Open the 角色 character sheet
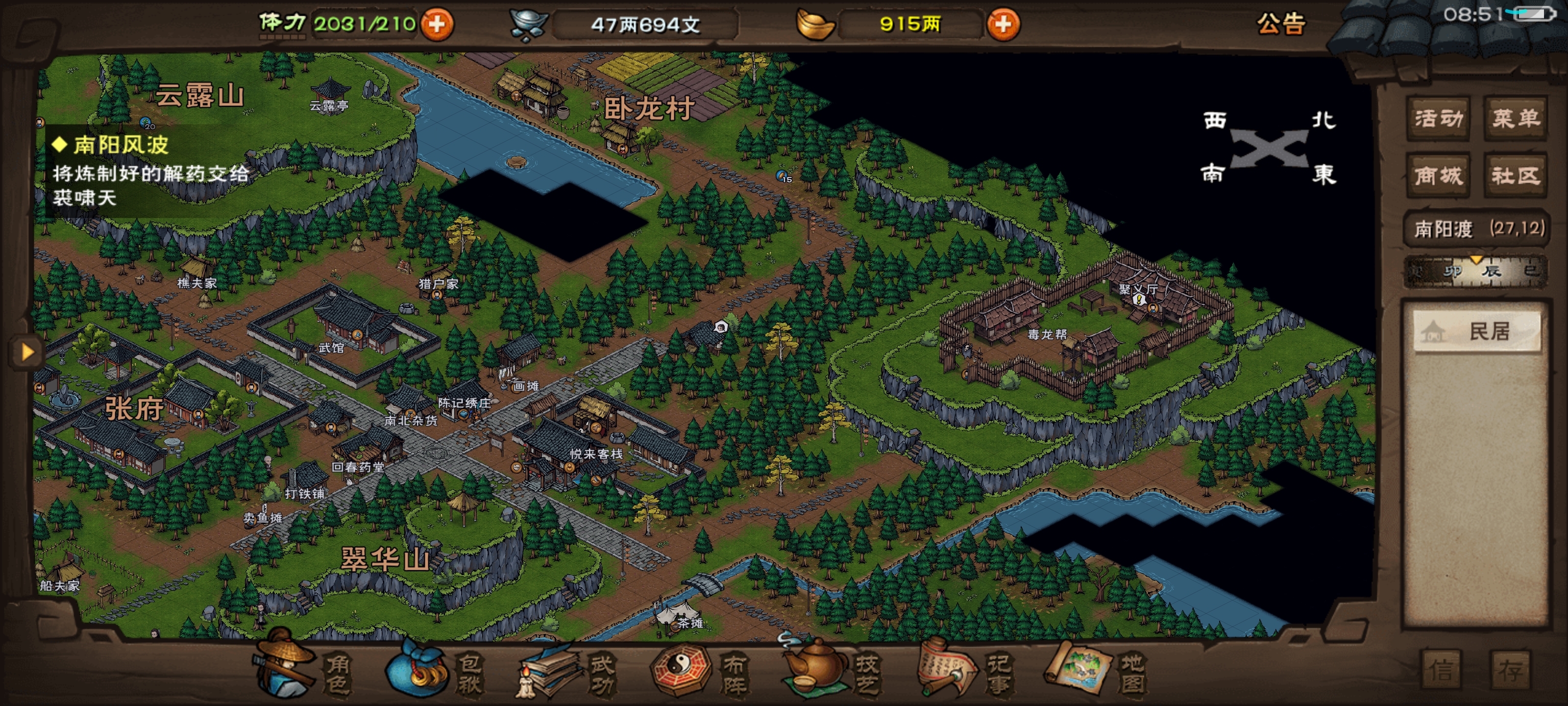The width and height of the screenshot is (1568, 706). click(x=304, y=673)
